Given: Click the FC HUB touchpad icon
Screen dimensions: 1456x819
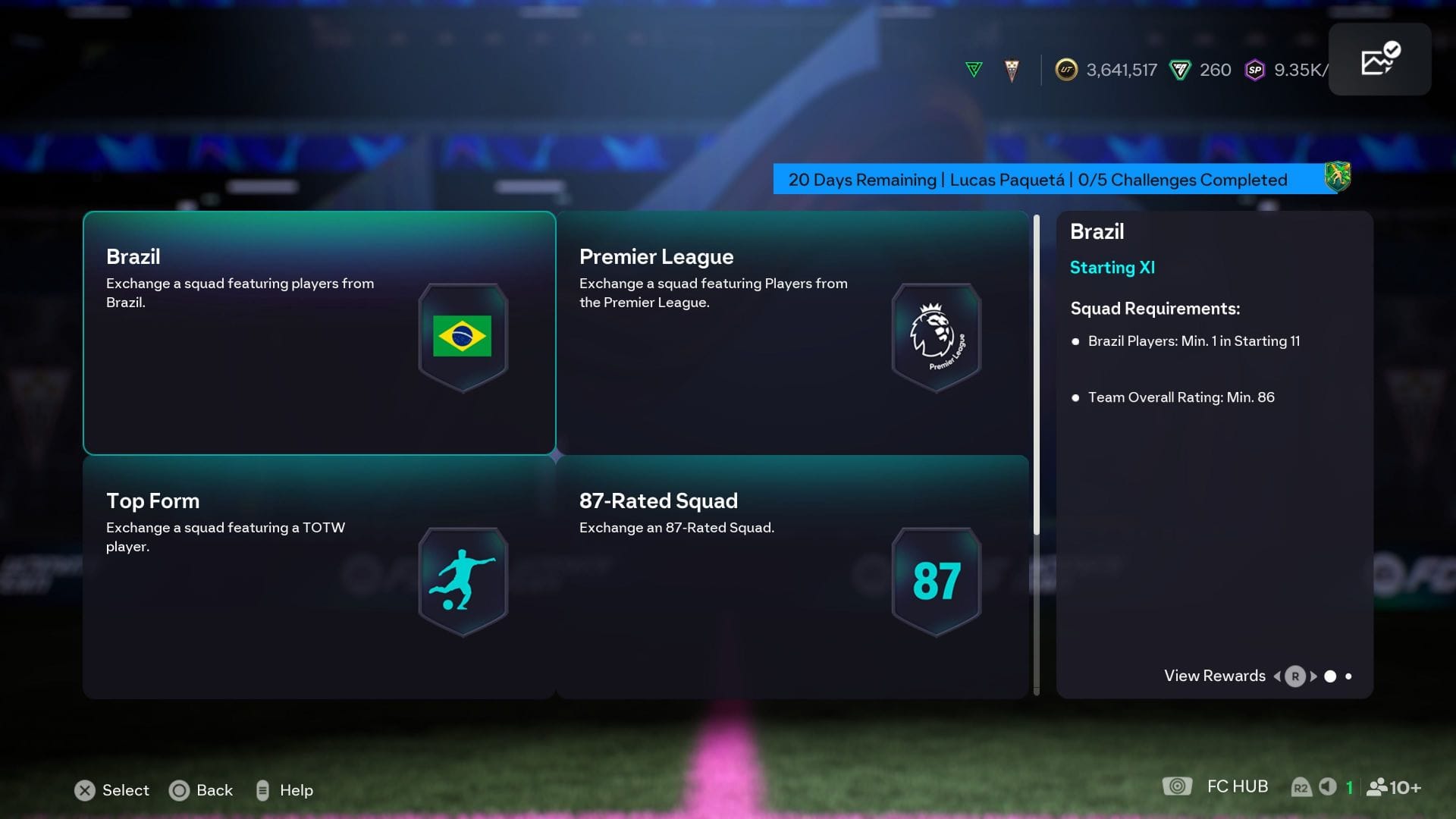Looking at the screenshot, I should (x=1177, y=786).
